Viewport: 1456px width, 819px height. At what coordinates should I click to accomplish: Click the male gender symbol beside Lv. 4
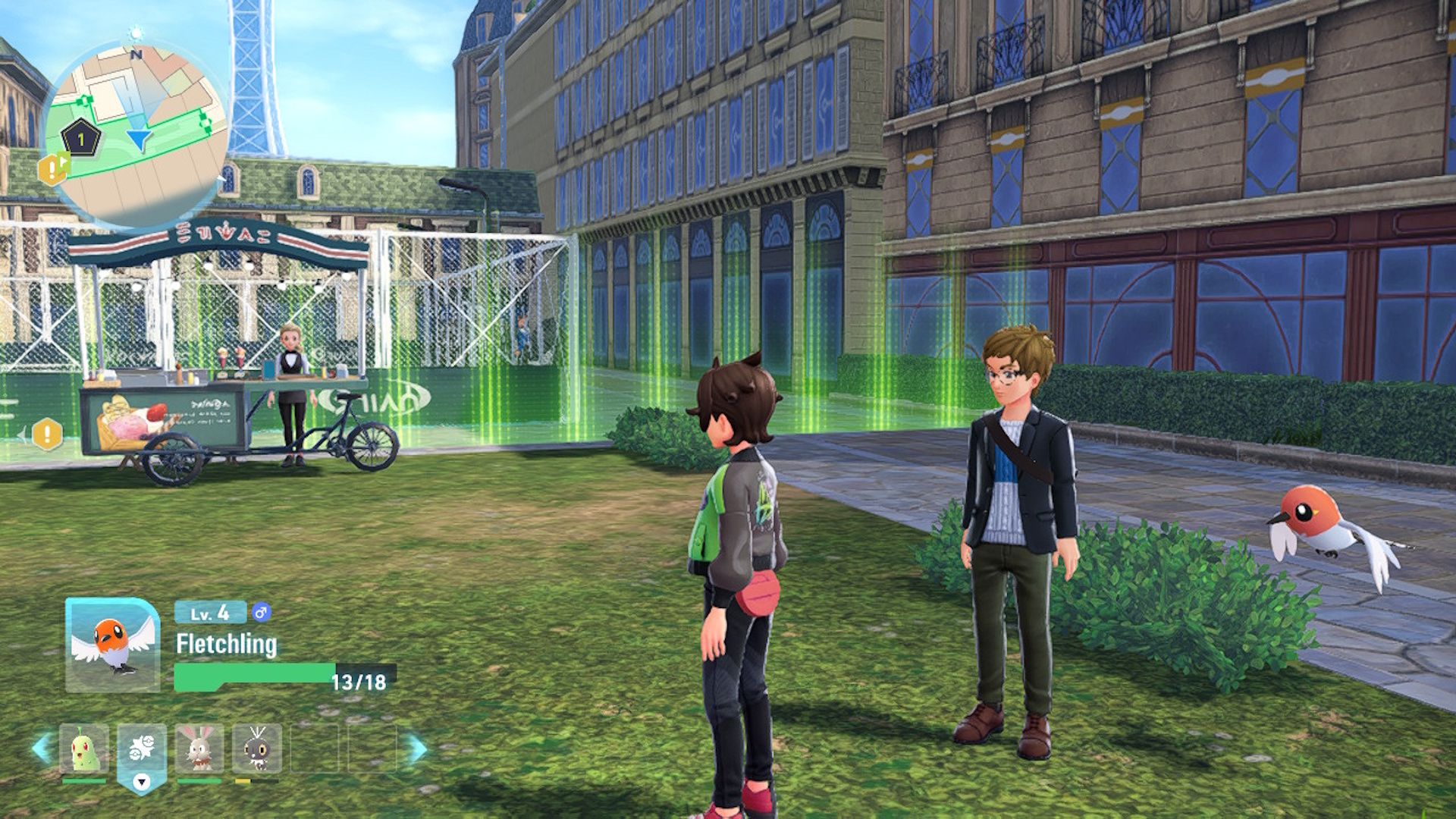pyautogui.click(x=261, y=612)
